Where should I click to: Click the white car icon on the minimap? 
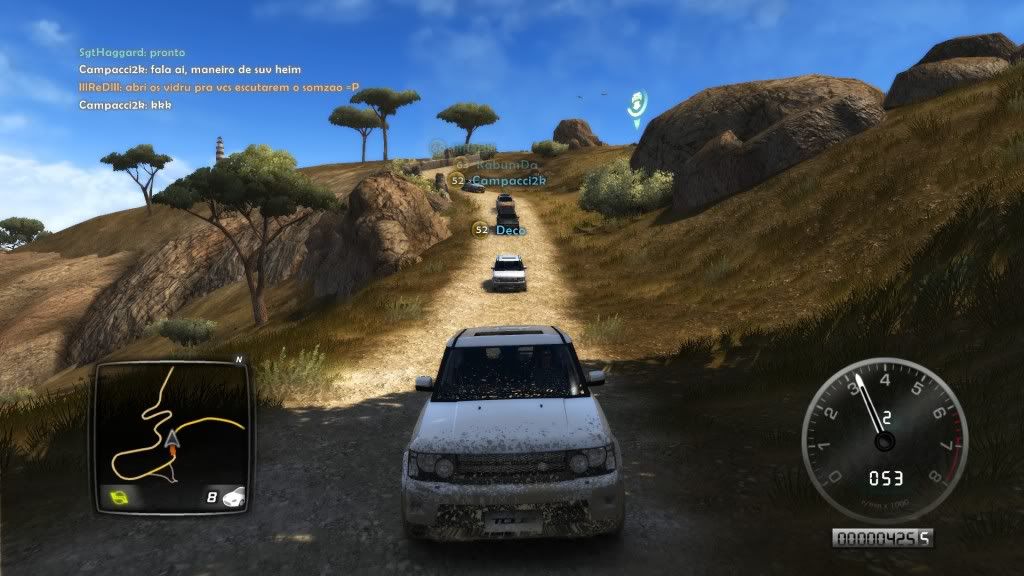pyautogui.click(x=232, y=495)
